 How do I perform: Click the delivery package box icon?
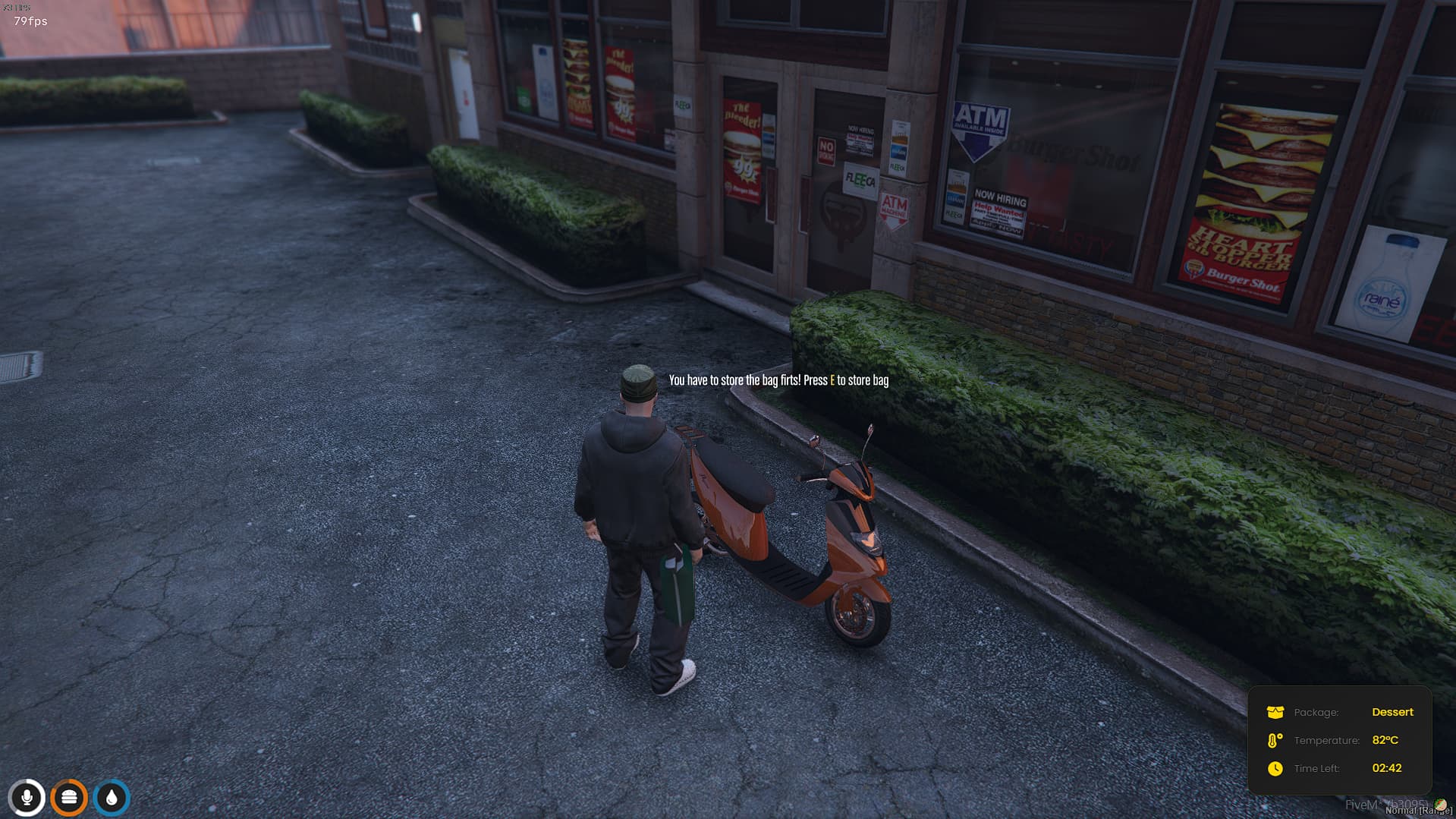[1275, 712]
